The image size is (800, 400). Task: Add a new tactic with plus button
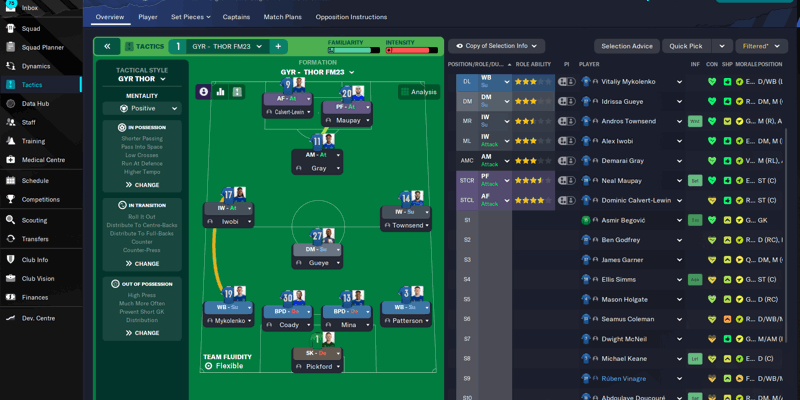coord(278,46)
